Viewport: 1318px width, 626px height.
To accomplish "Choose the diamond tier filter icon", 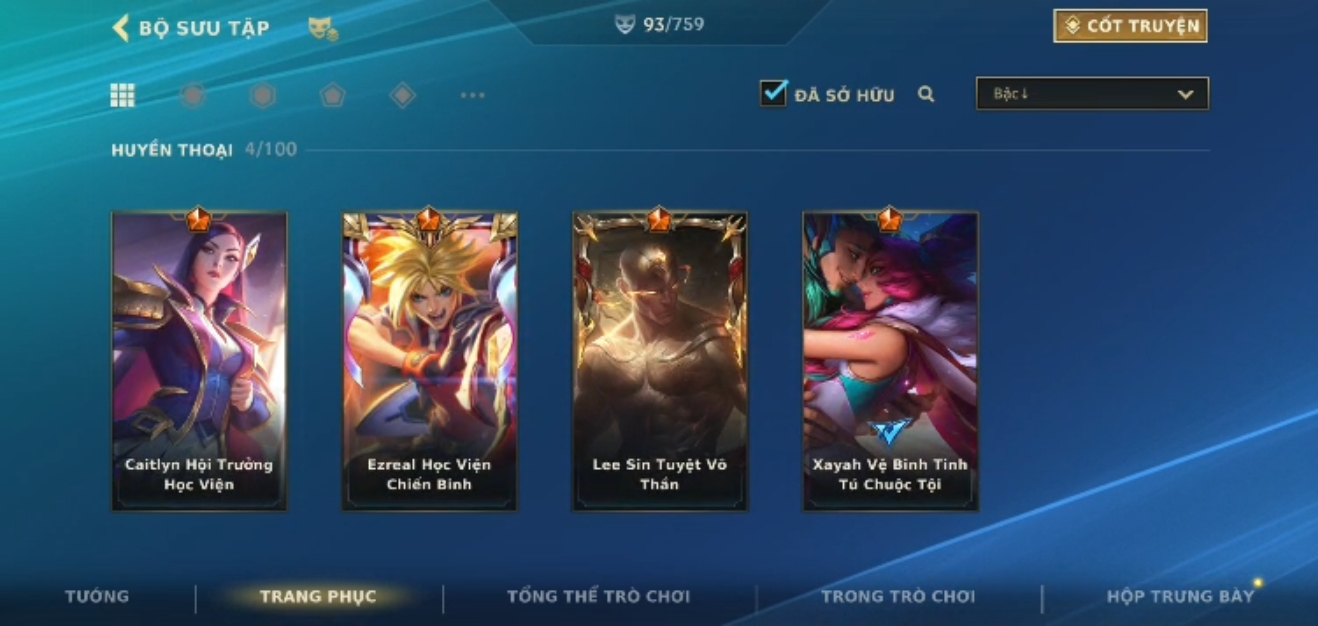I will pos(402,95).
